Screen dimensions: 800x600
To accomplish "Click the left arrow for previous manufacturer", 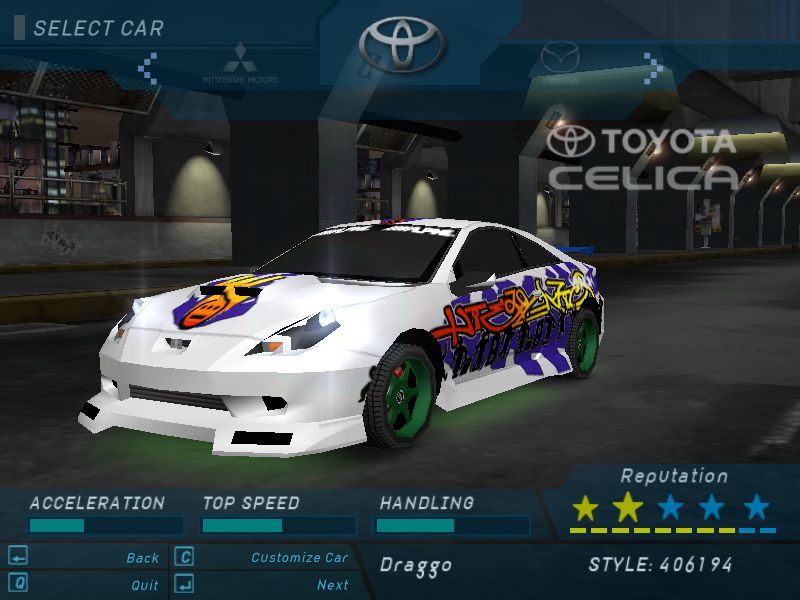I will tap(148, 68).
